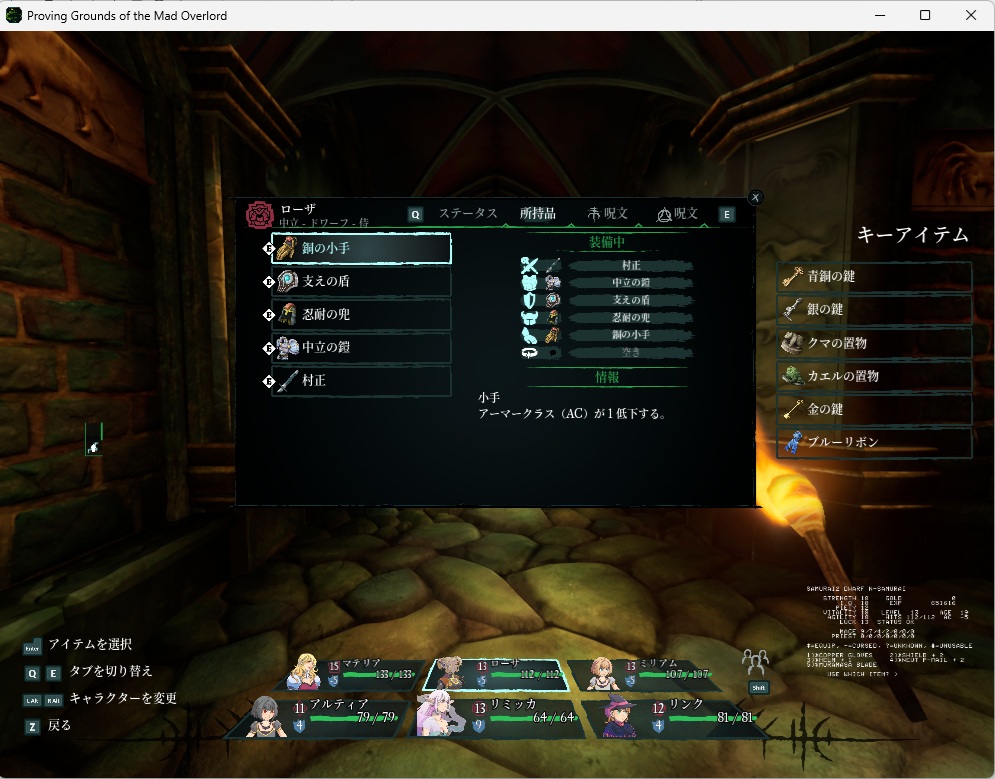Screen dimensions: 995x779
Task: Switch to the ステータス tab
Action: pyautogui.click(x=467, y=213)
